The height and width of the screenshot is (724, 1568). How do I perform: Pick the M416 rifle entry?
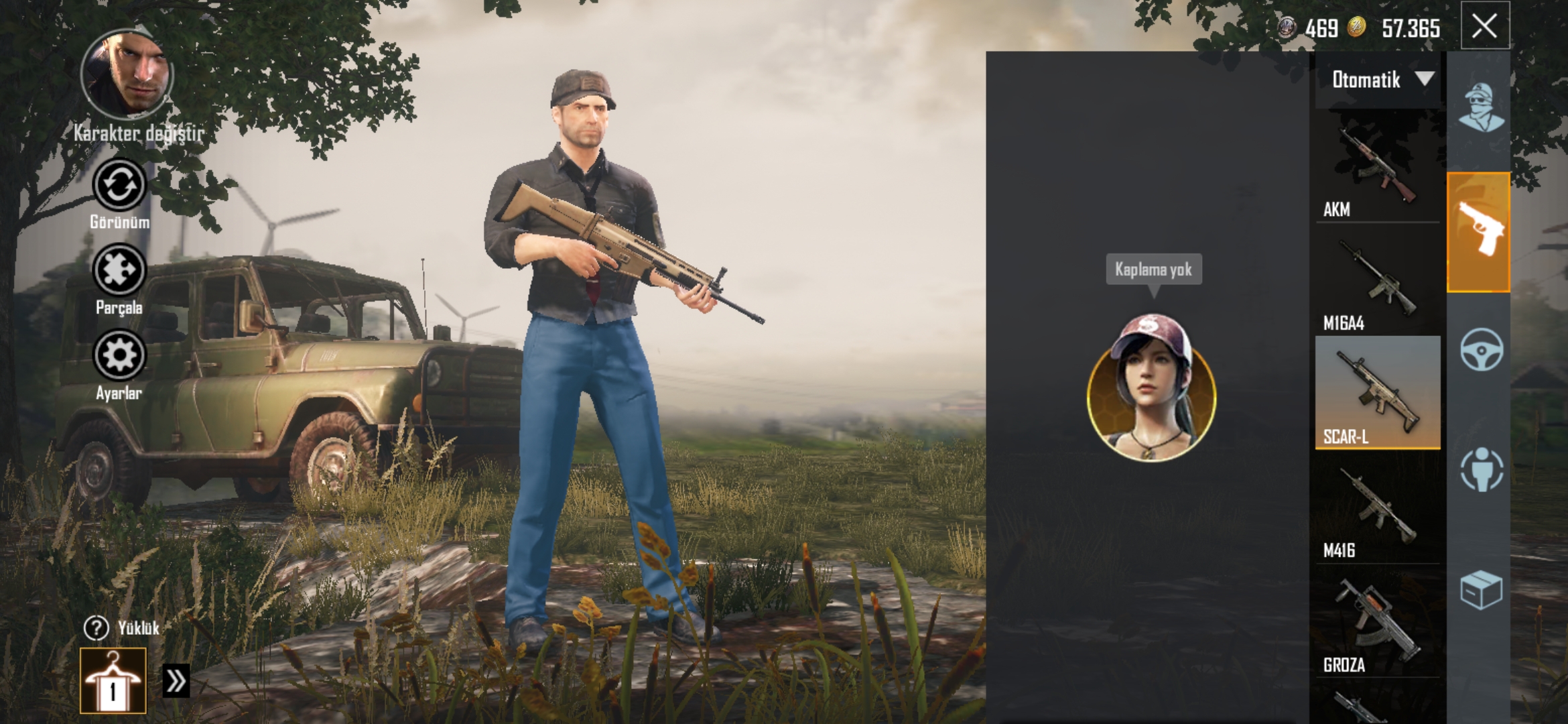1377,509
